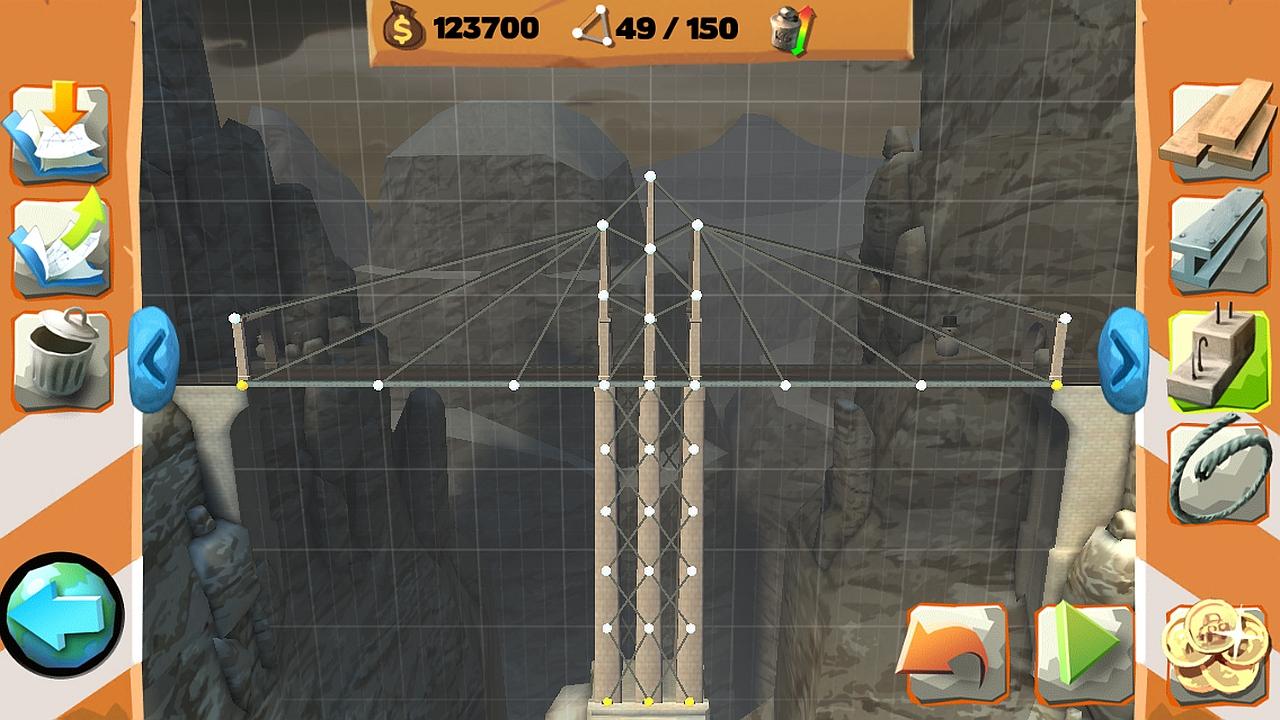Toggle the highlighted concrete material off
The width and height of the screenshot is (1280, 720).
1218,356
